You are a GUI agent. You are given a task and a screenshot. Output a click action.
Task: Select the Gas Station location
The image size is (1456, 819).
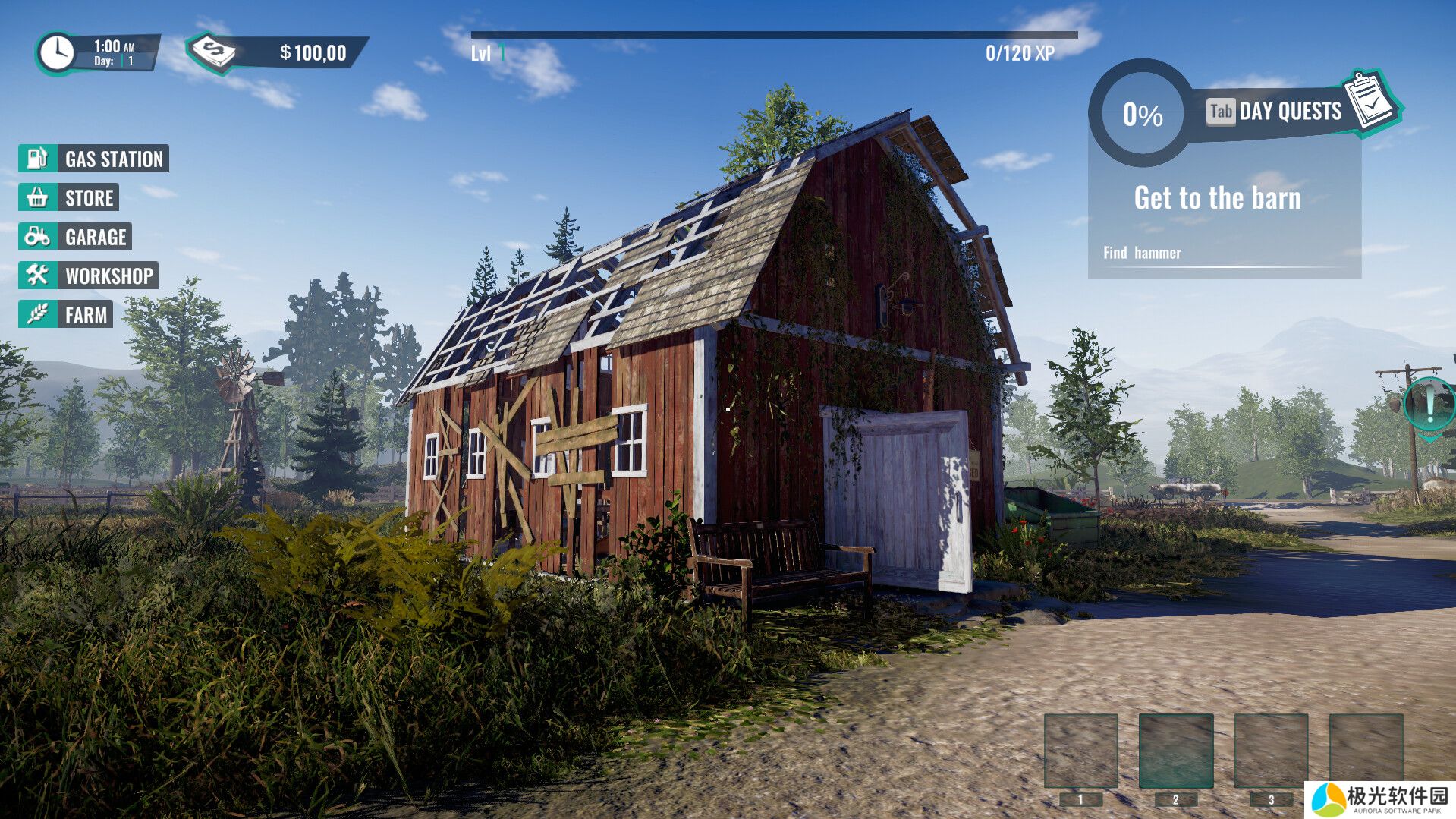[x=94, y=159]
